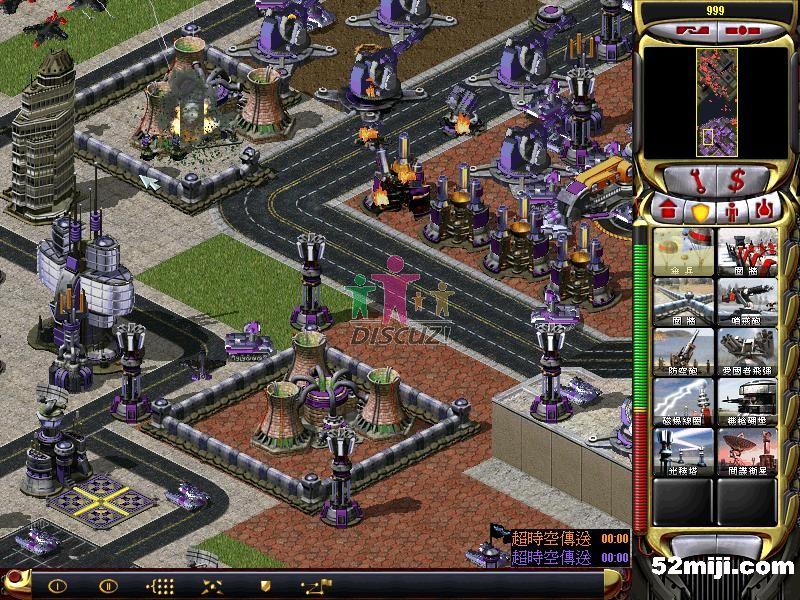Activate the shield guard command
This screenshot has width=800, height=600.
click(x=265, y=585)
